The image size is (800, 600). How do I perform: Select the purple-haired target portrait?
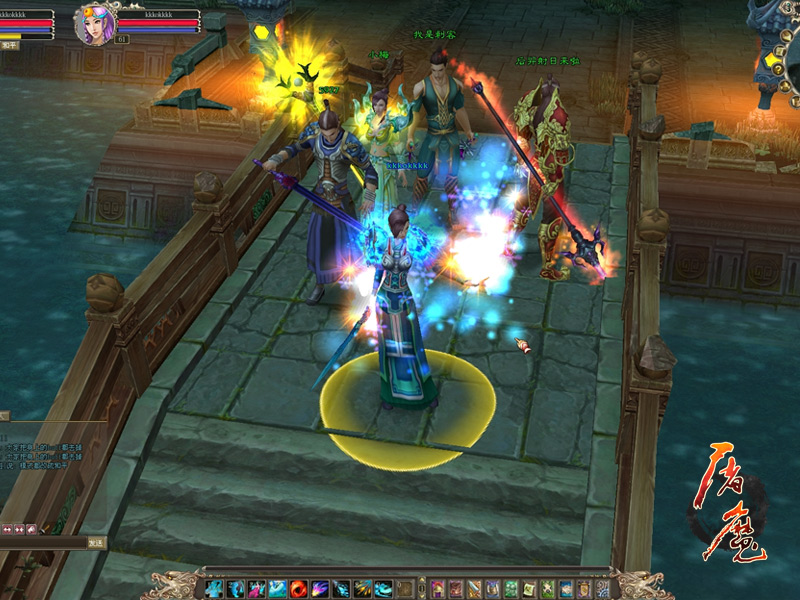click(93, 24)
